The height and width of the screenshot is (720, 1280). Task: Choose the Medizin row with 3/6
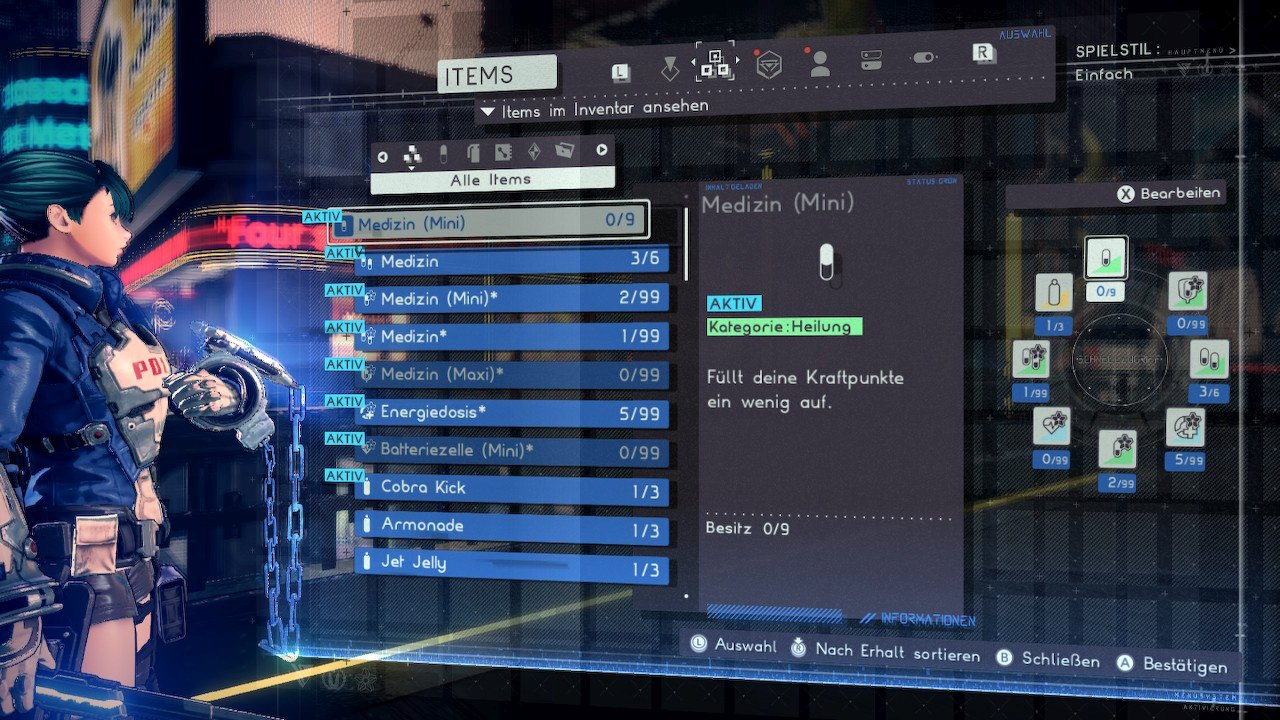click(x=512, y=261)
